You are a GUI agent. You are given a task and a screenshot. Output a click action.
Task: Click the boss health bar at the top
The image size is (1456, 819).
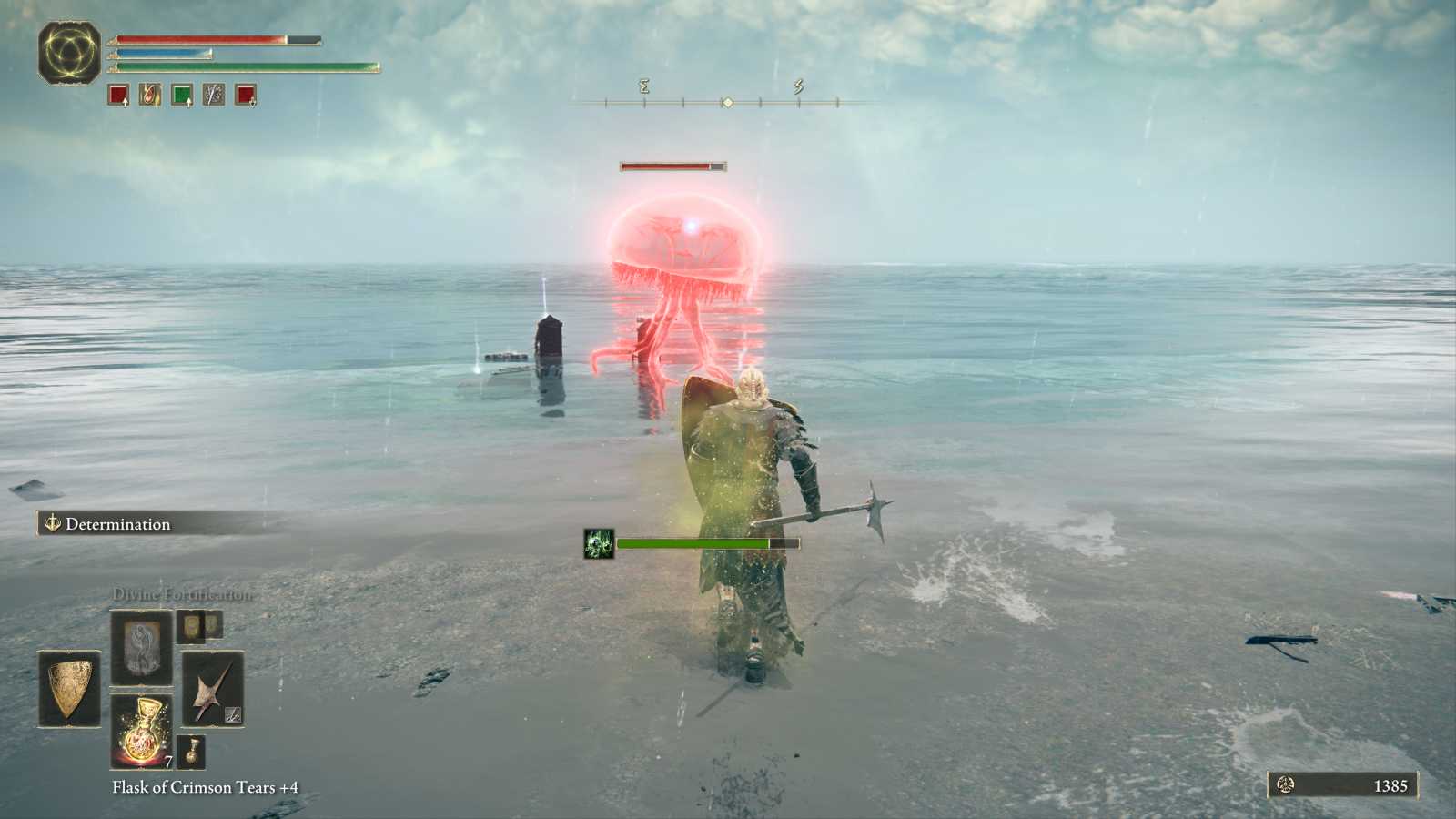click(672, 167)
